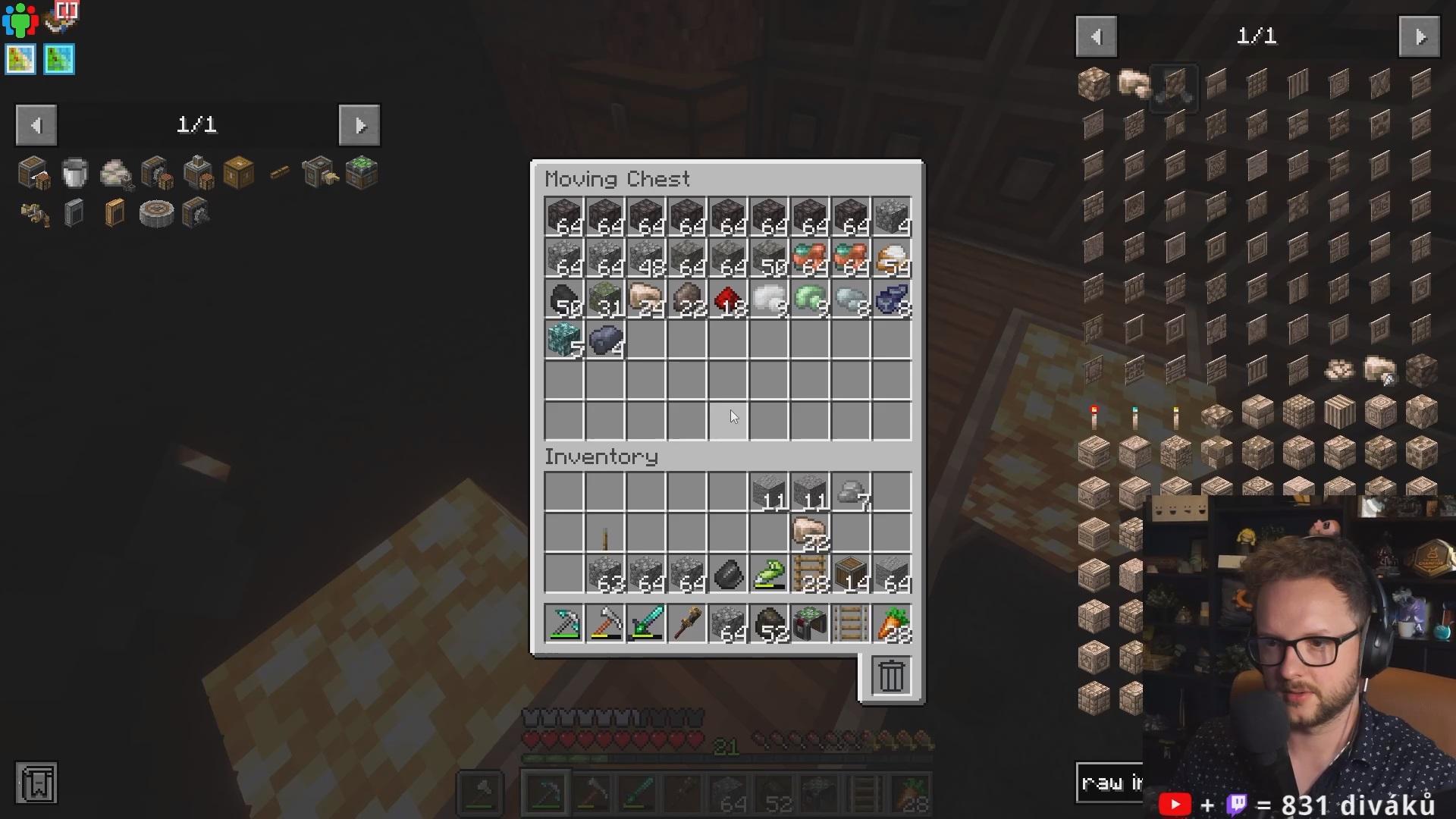
Task: Go to next page of right item list
Action: (x=1419, y=36)
